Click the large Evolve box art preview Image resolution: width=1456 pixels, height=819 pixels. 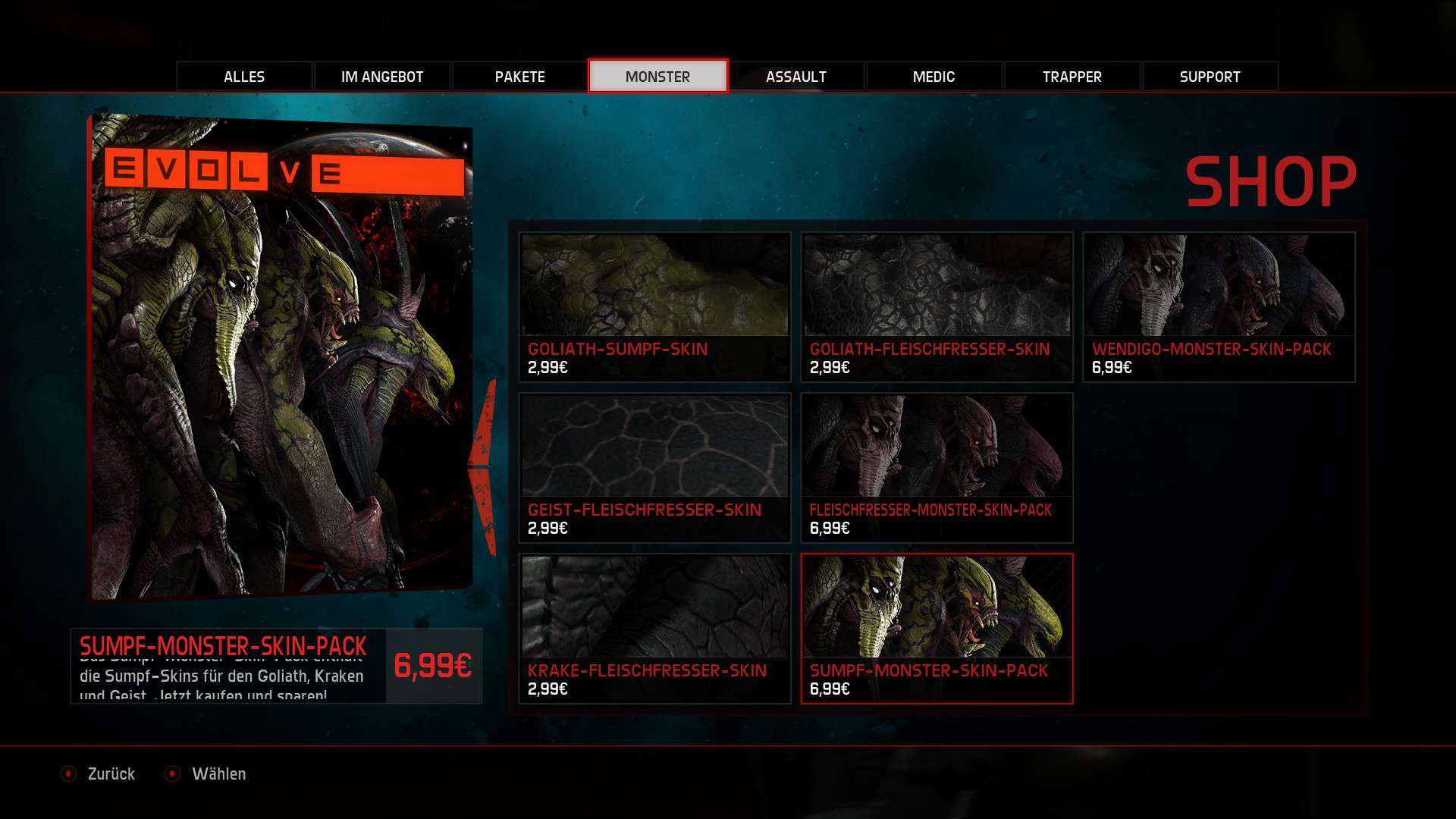point(281,356)
